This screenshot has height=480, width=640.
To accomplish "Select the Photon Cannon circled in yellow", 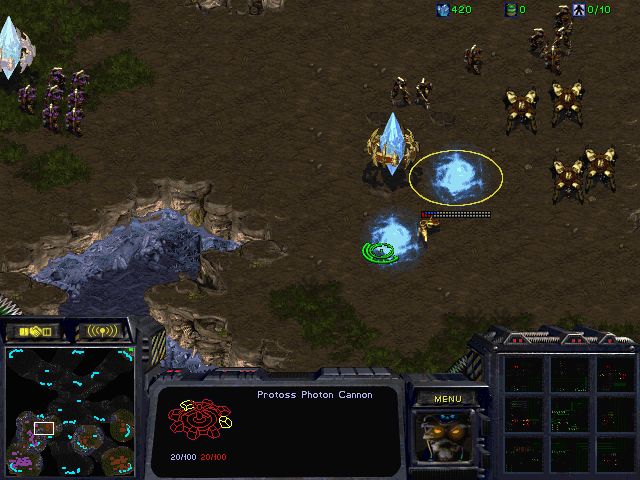I will coord(456,176).
